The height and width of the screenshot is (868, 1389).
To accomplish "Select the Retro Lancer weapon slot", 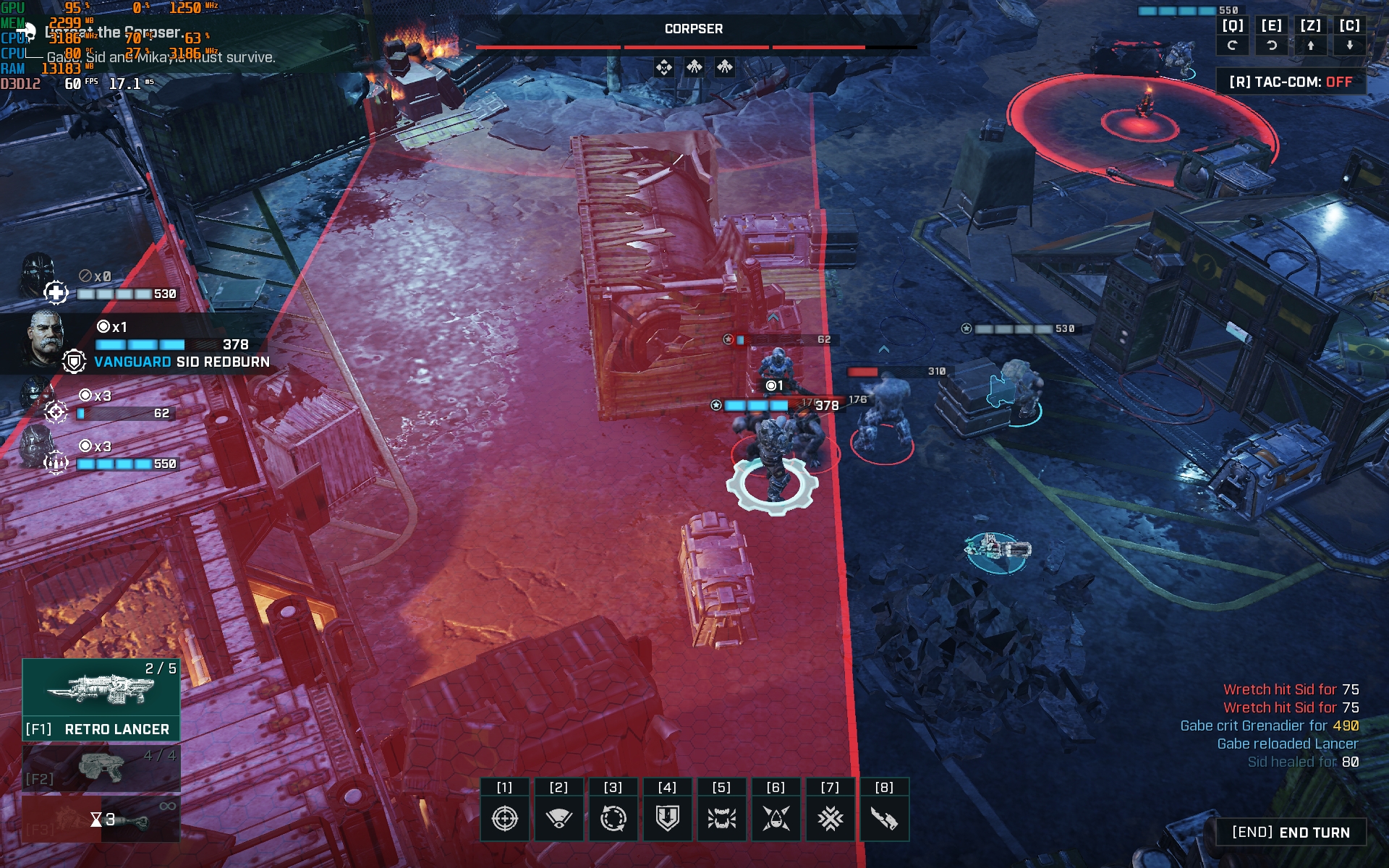I will pyautogui.click(x=101, y=699).
